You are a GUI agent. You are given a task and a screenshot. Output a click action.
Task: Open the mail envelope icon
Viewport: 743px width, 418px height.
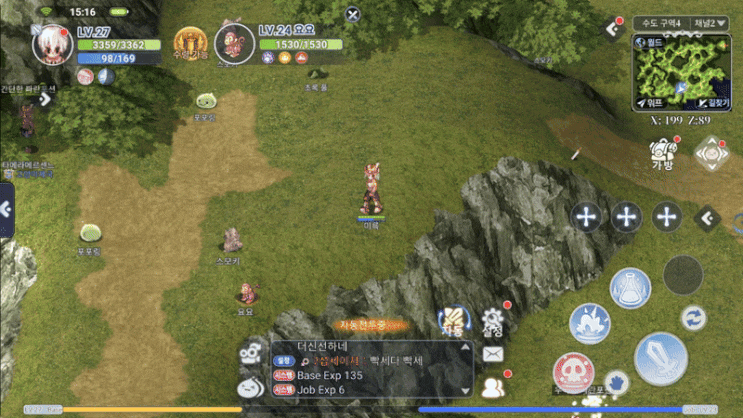pos(492,353)
